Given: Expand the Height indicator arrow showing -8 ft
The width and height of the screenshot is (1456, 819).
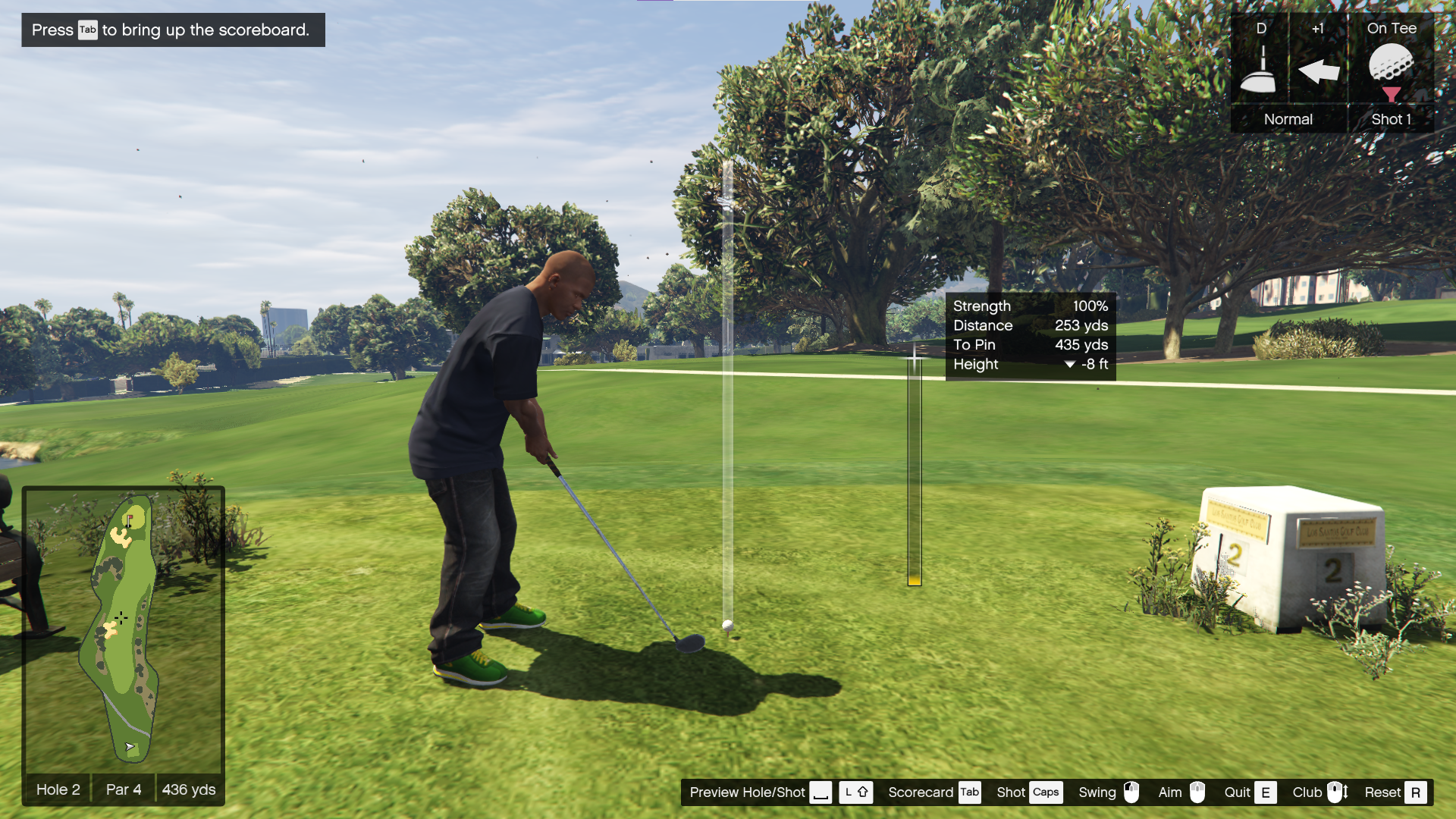Looking at the screenshot, I should 1070,364.
